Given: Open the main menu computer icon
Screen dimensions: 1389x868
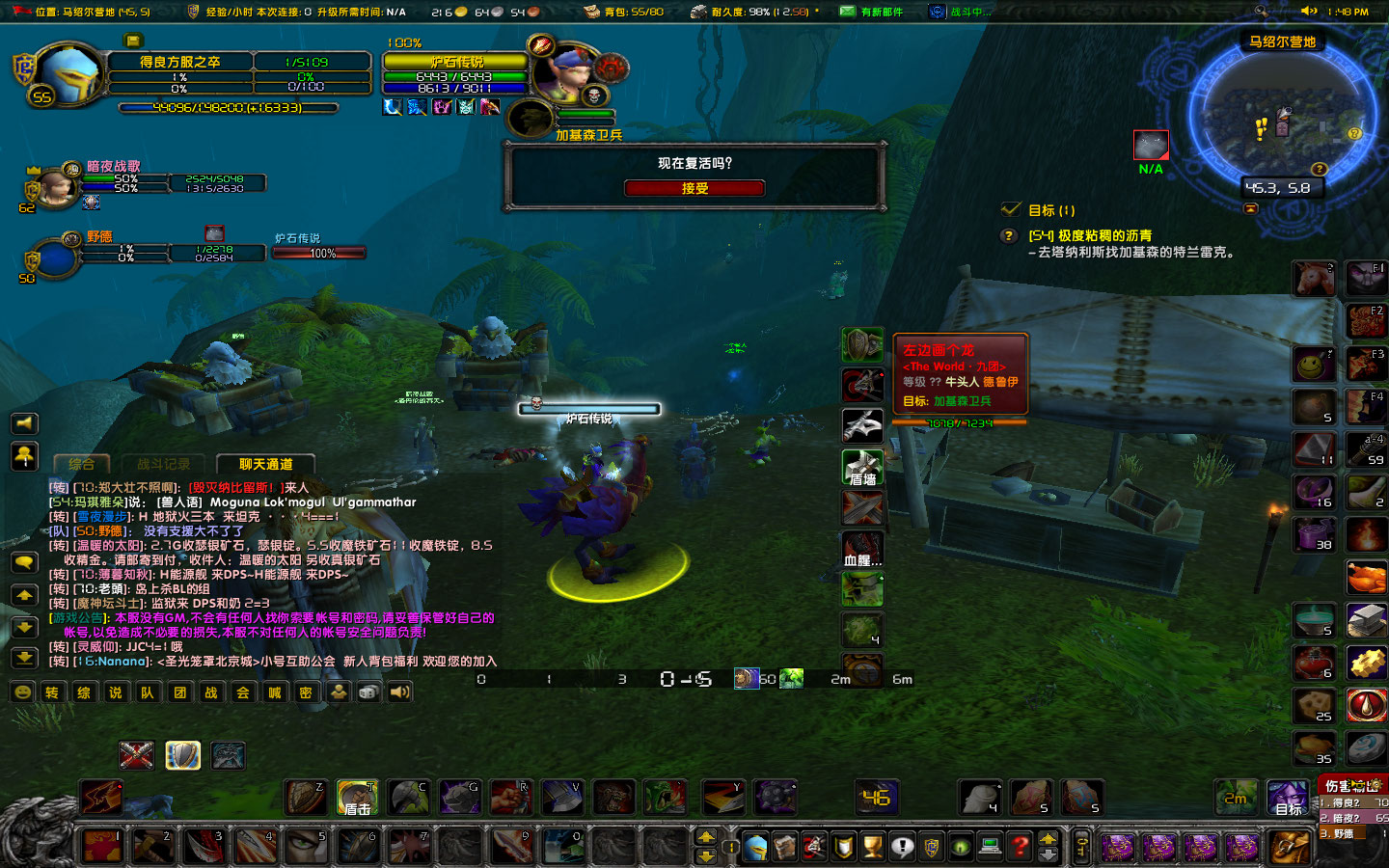Looking at the screenshot, I should click(989, 846).
